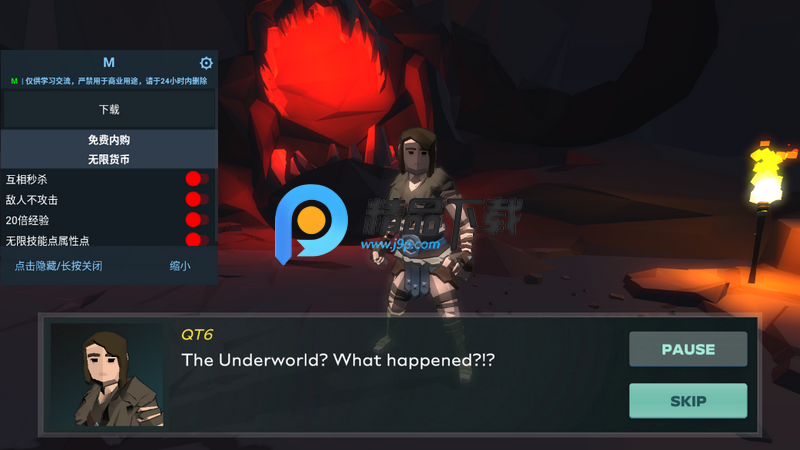Screen dimensions: 800x450
Task: Hide the mod panel via 点击隐藏/长按关闭
Action: point(58,266)
